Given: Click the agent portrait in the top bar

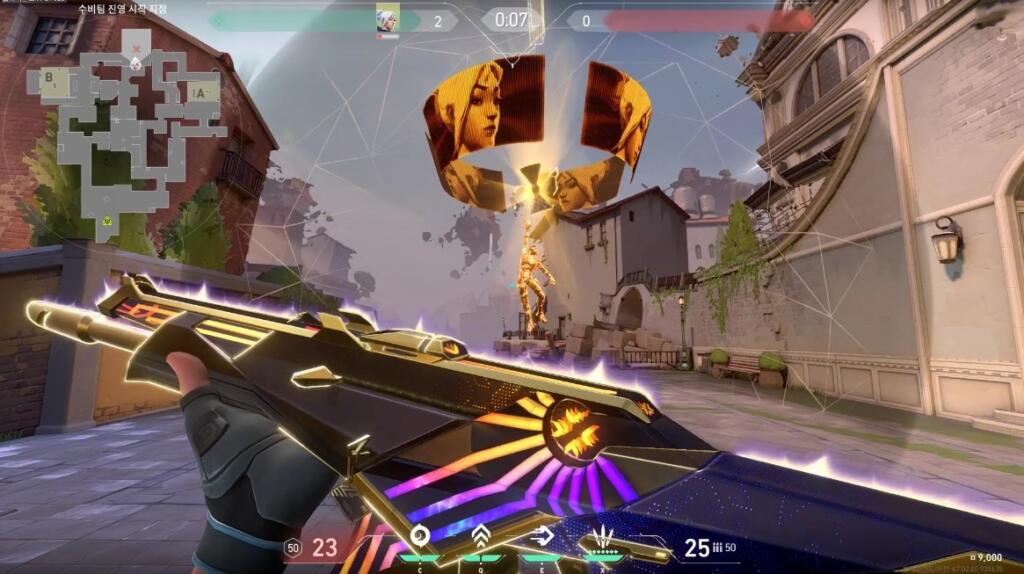Looking at the screenshot, I should pos(387,19).
